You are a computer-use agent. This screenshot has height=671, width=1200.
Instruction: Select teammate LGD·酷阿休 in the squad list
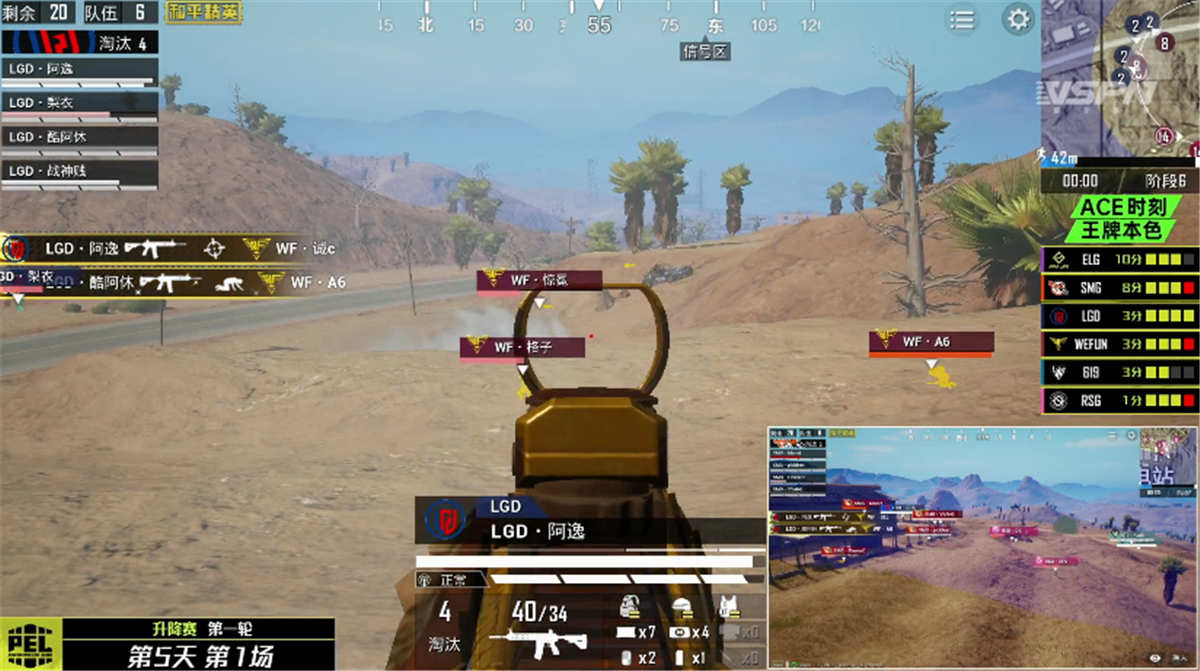pos(80,137)
